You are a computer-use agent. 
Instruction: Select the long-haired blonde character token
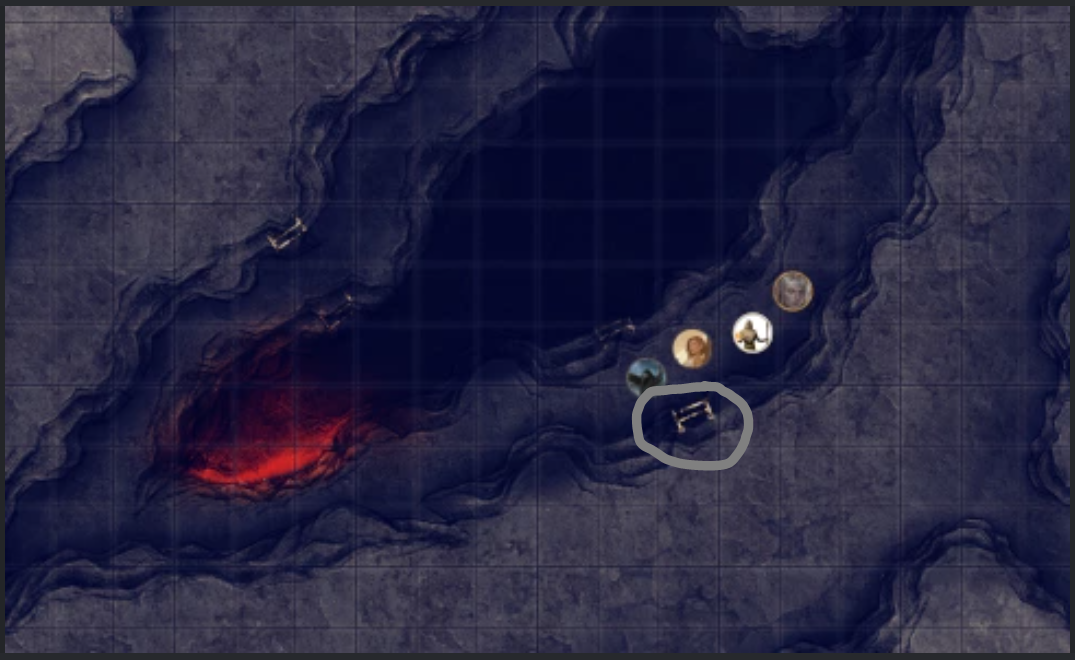tap(691, 349)
